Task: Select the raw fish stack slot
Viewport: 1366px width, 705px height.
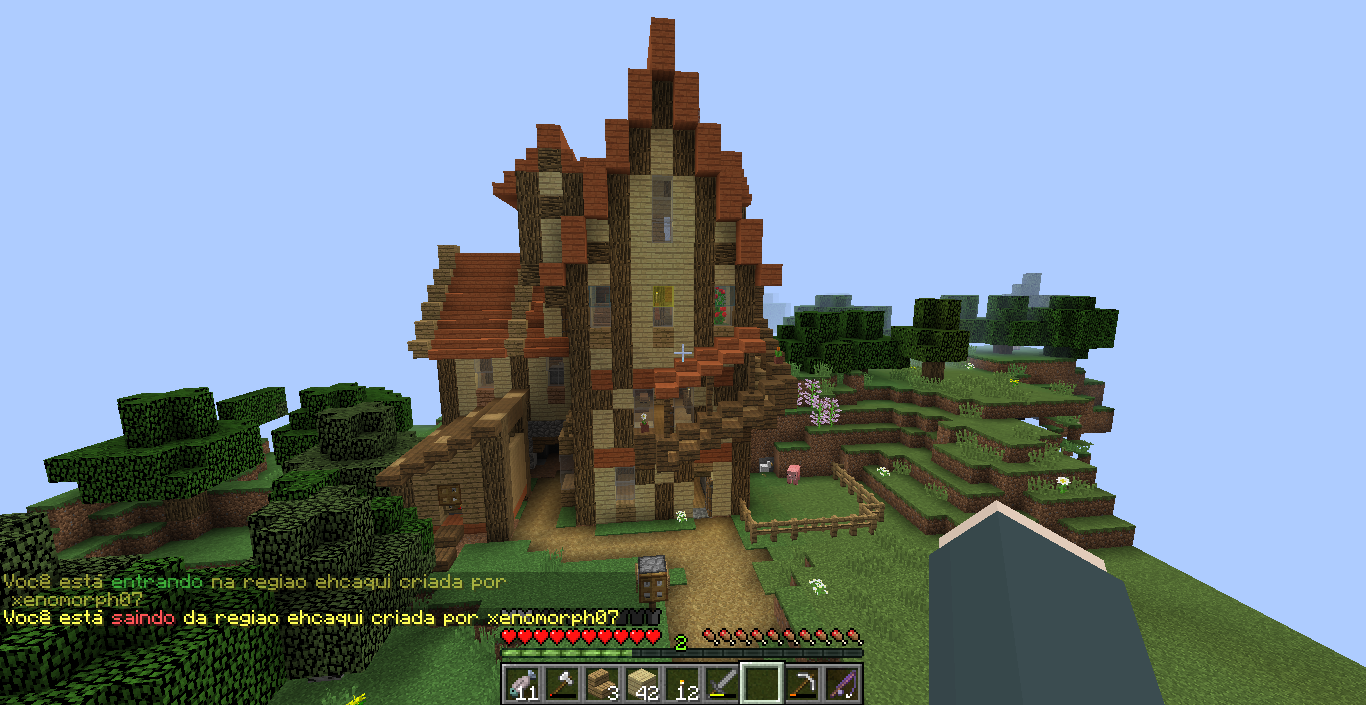Action: coord(520,683)
